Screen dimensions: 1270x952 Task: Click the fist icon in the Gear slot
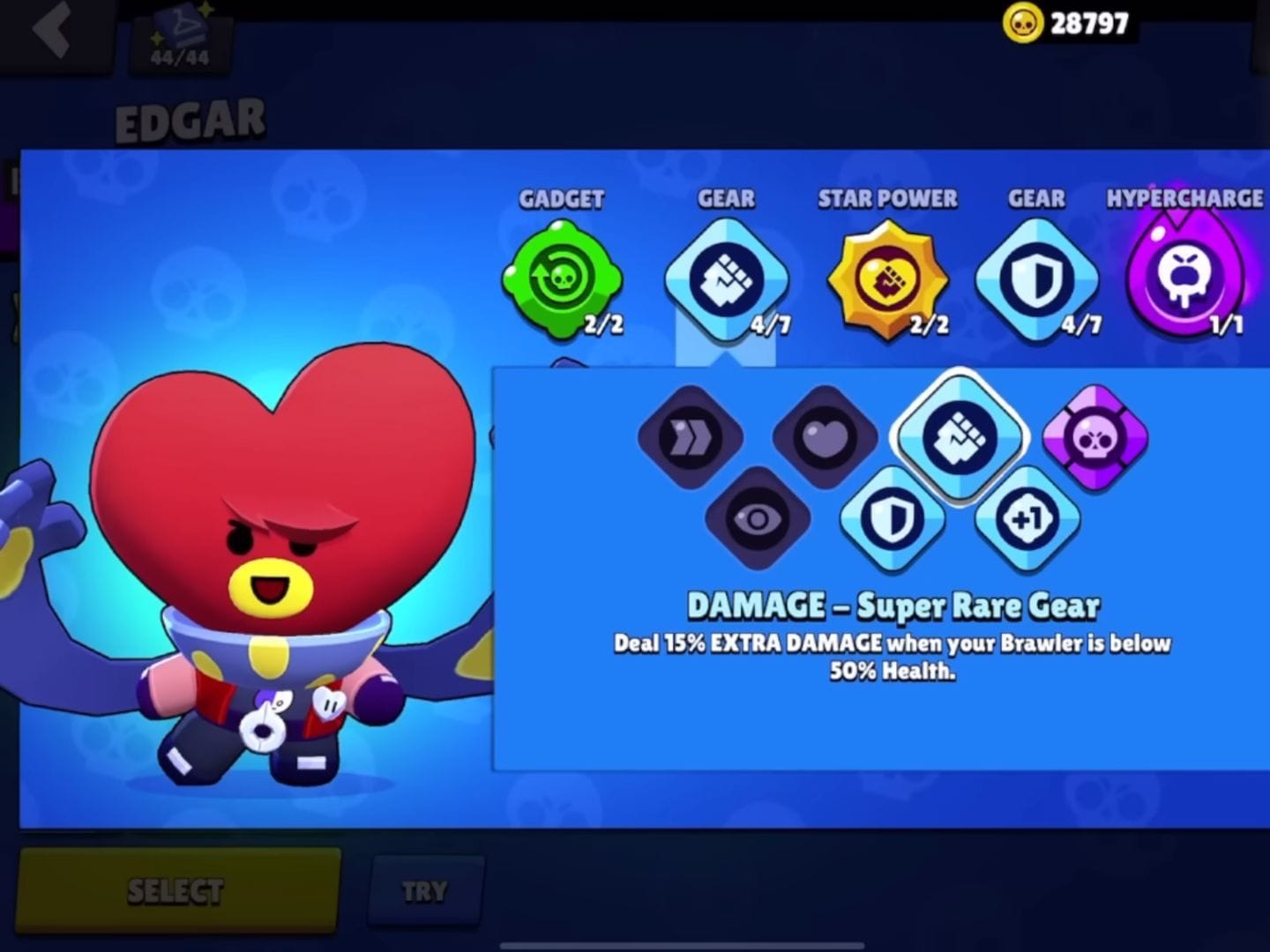725,278
